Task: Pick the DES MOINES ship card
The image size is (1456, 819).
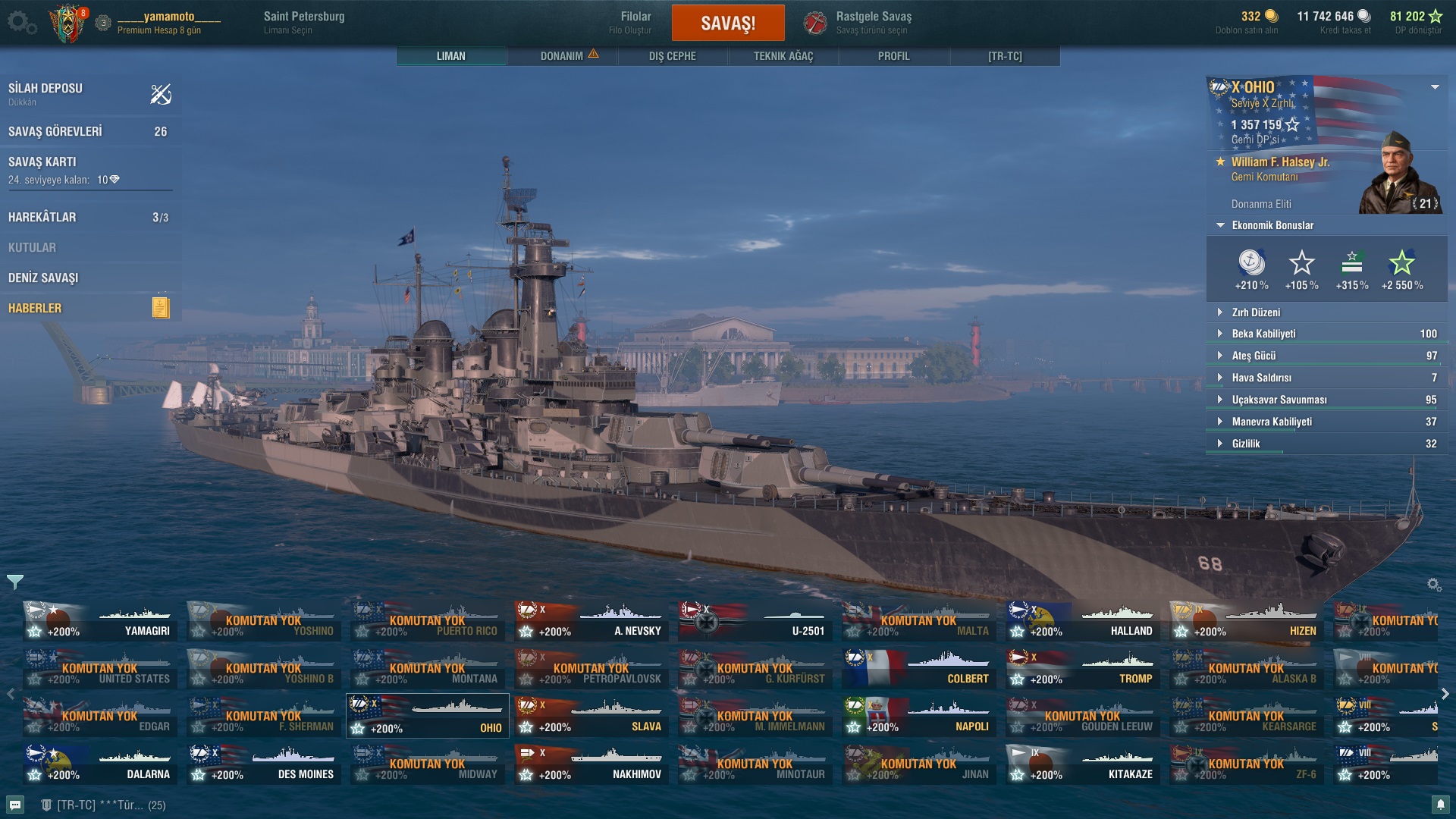Action: point(264,764)
